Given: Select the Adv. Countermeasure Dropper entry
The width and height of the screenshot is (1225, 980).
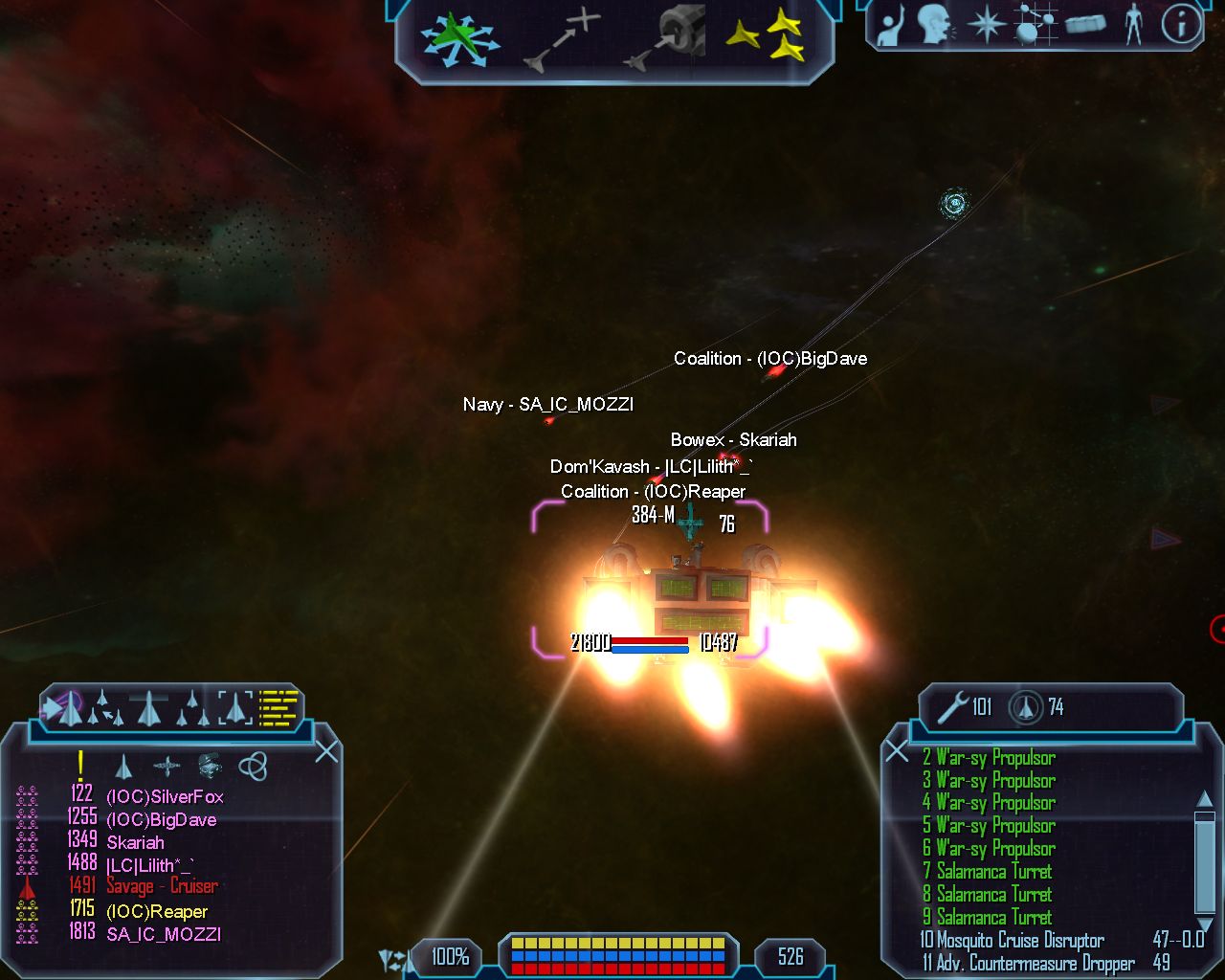Looking at the screenshot, I should click(x=1028, y=963).
